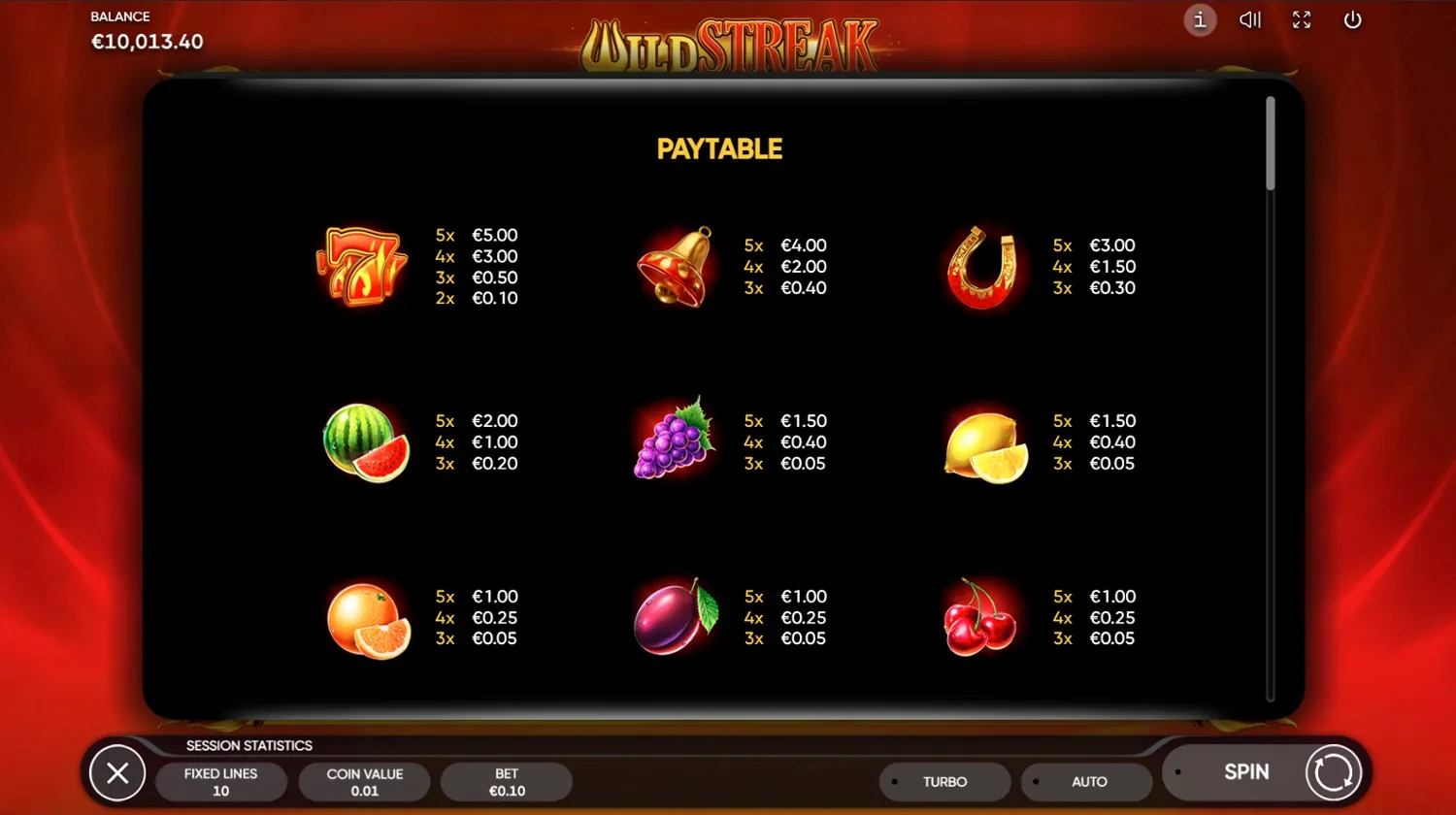Click the power exit icon

click(x=1352, y=20)
